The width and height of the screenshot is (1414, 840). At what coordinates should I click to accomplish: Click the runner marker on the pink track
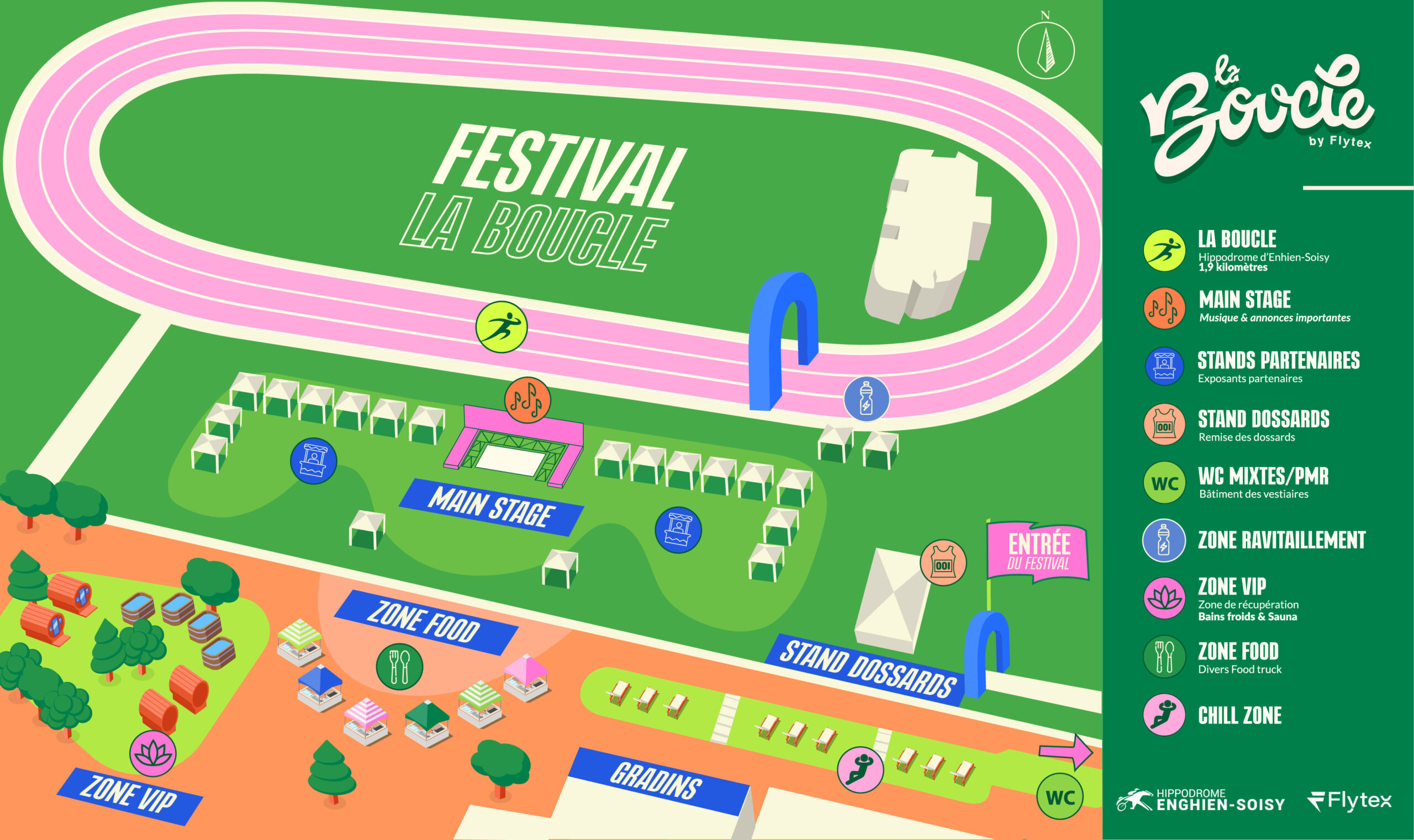coord(501,327)
